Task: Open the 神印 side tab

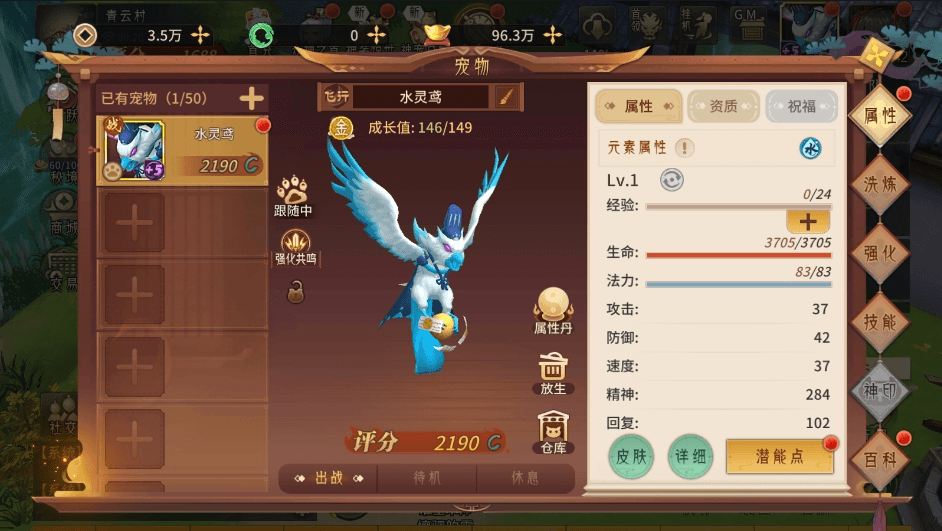Action: [880, 391]
